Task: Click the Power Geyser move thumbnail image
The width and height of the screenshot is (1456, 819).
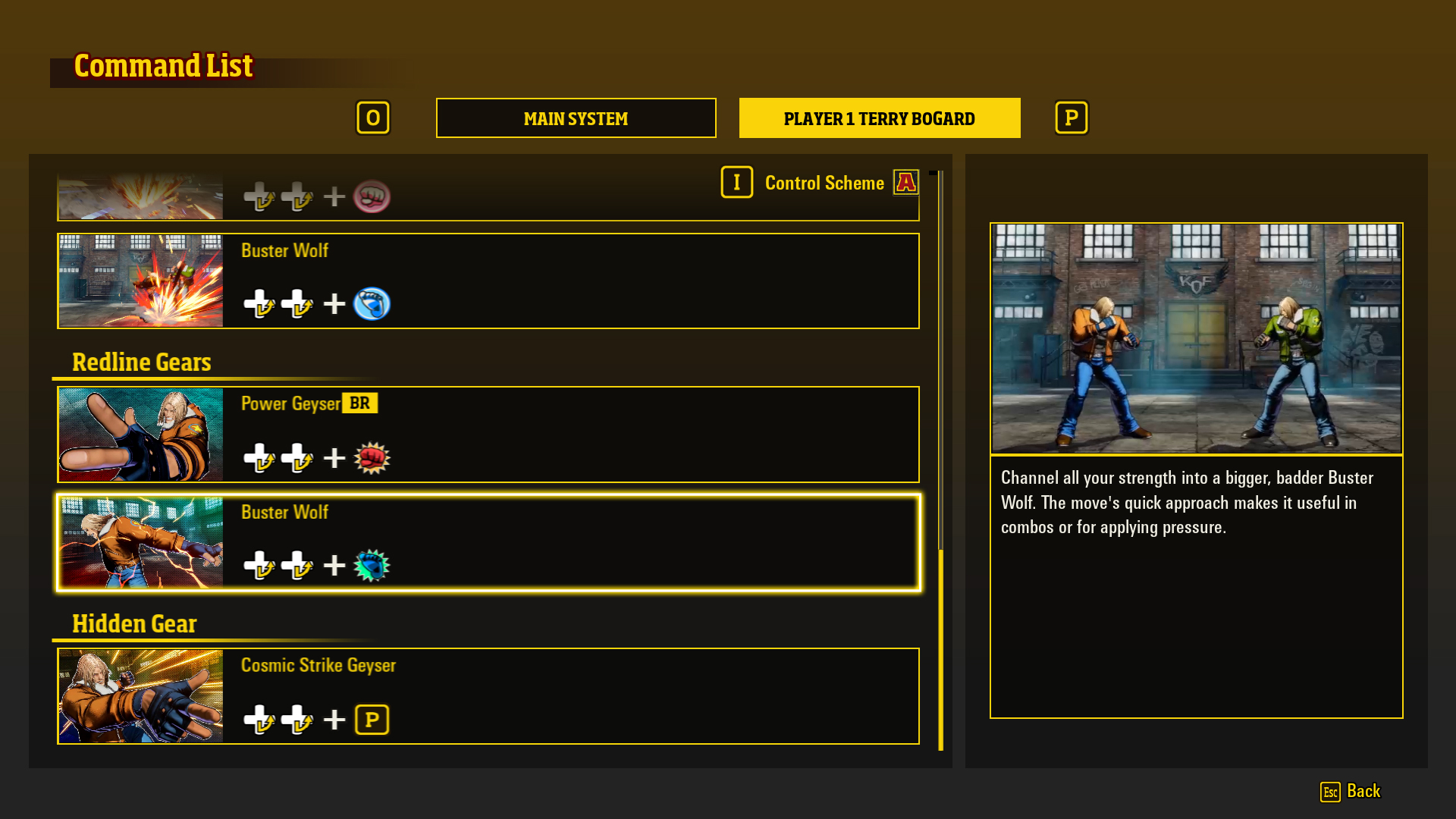Action: [x=140, y=434]
